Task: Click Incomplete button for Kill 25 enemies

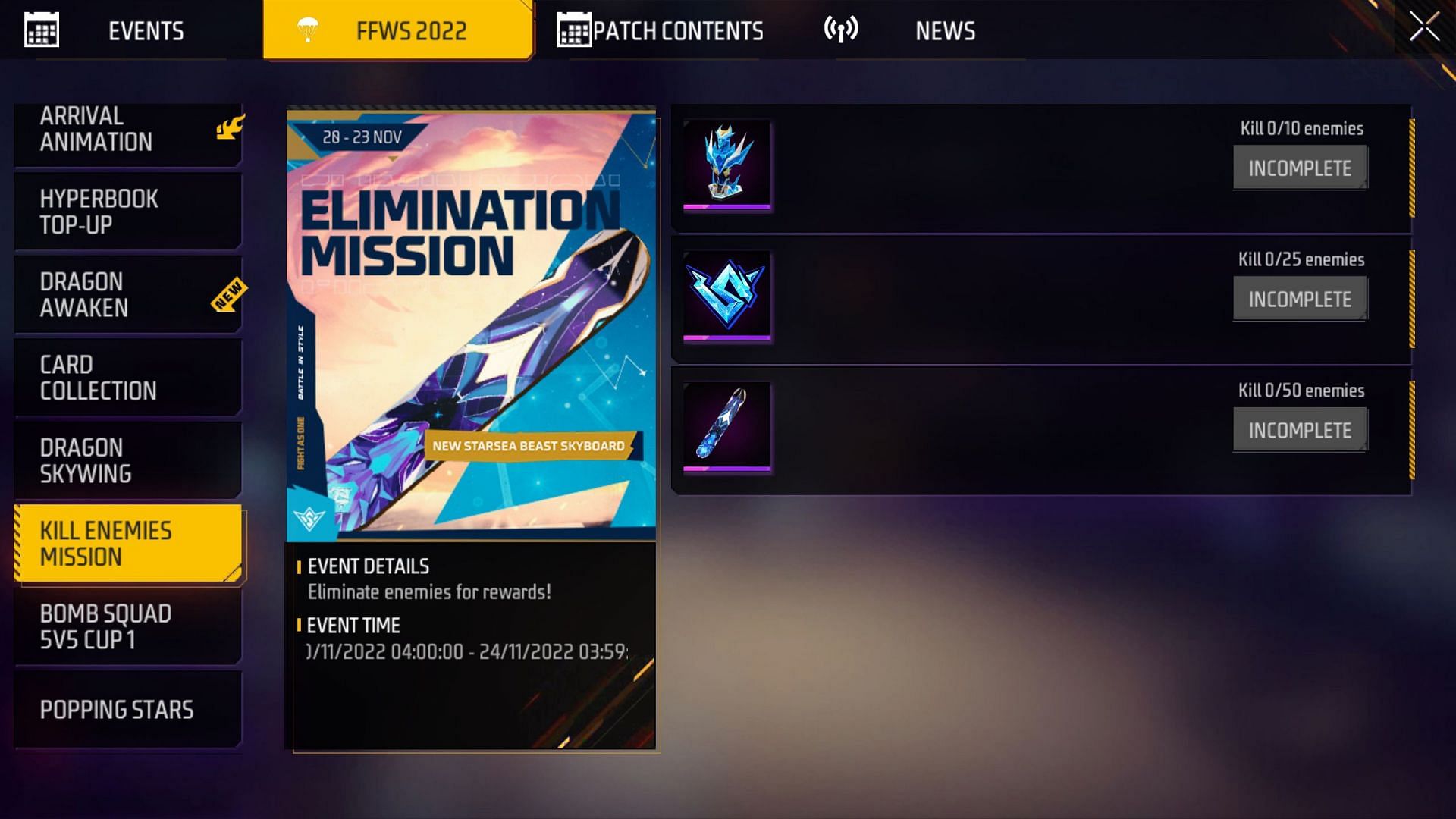Action: (1300, 299)
